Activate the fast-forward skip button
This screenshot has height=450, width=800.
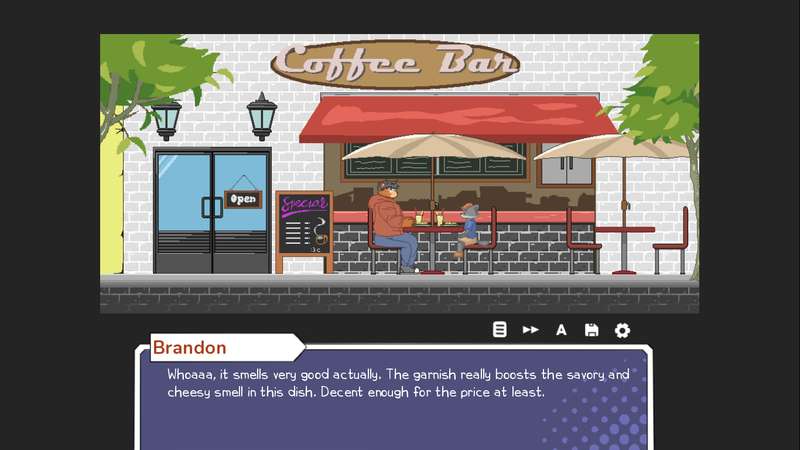(531, 330)
